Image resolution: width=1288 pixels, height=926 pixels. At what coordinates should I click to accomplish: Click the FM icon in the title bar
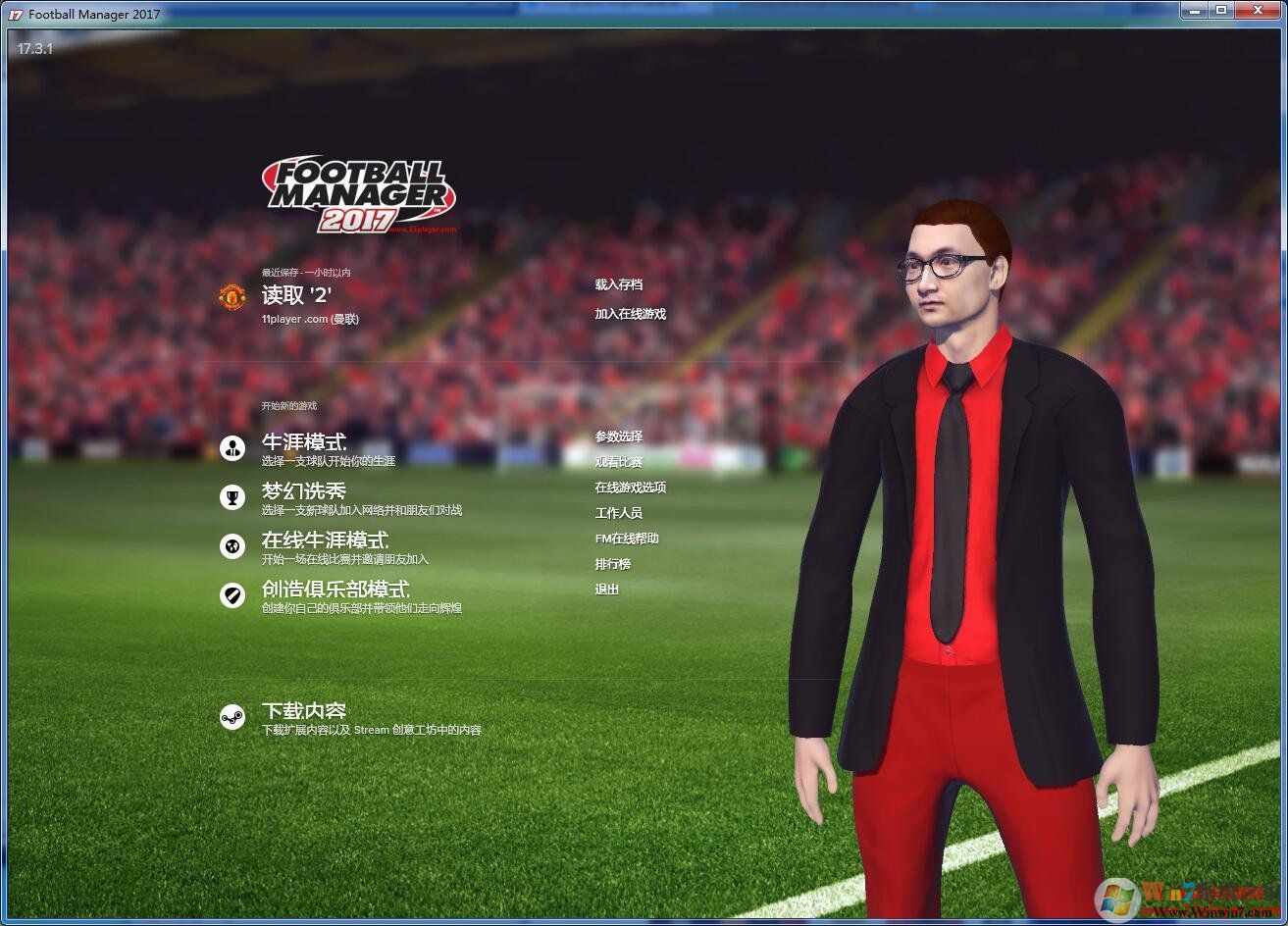point(13,13)
